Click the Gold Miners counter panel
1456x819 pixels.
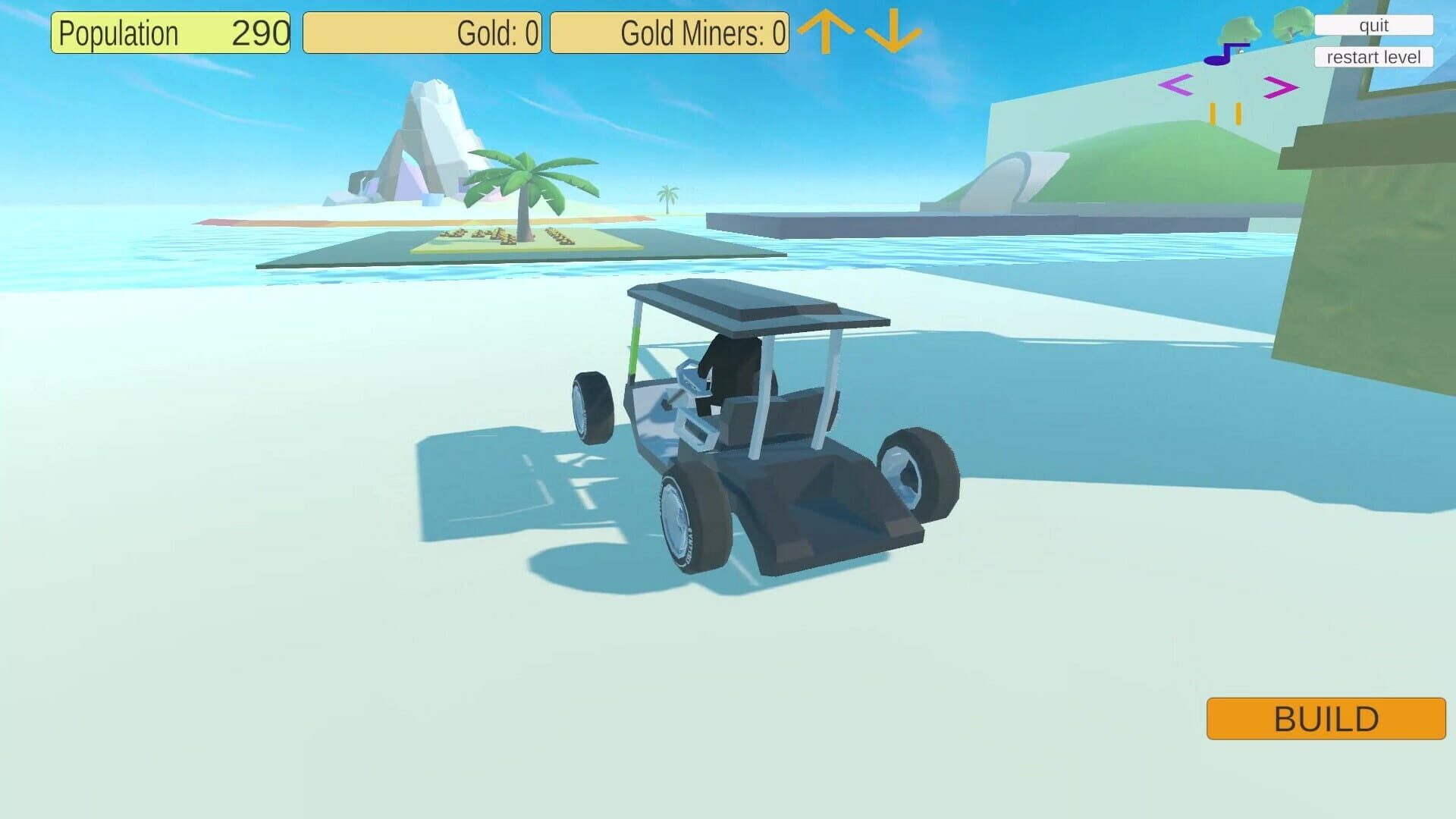[670, 33]
